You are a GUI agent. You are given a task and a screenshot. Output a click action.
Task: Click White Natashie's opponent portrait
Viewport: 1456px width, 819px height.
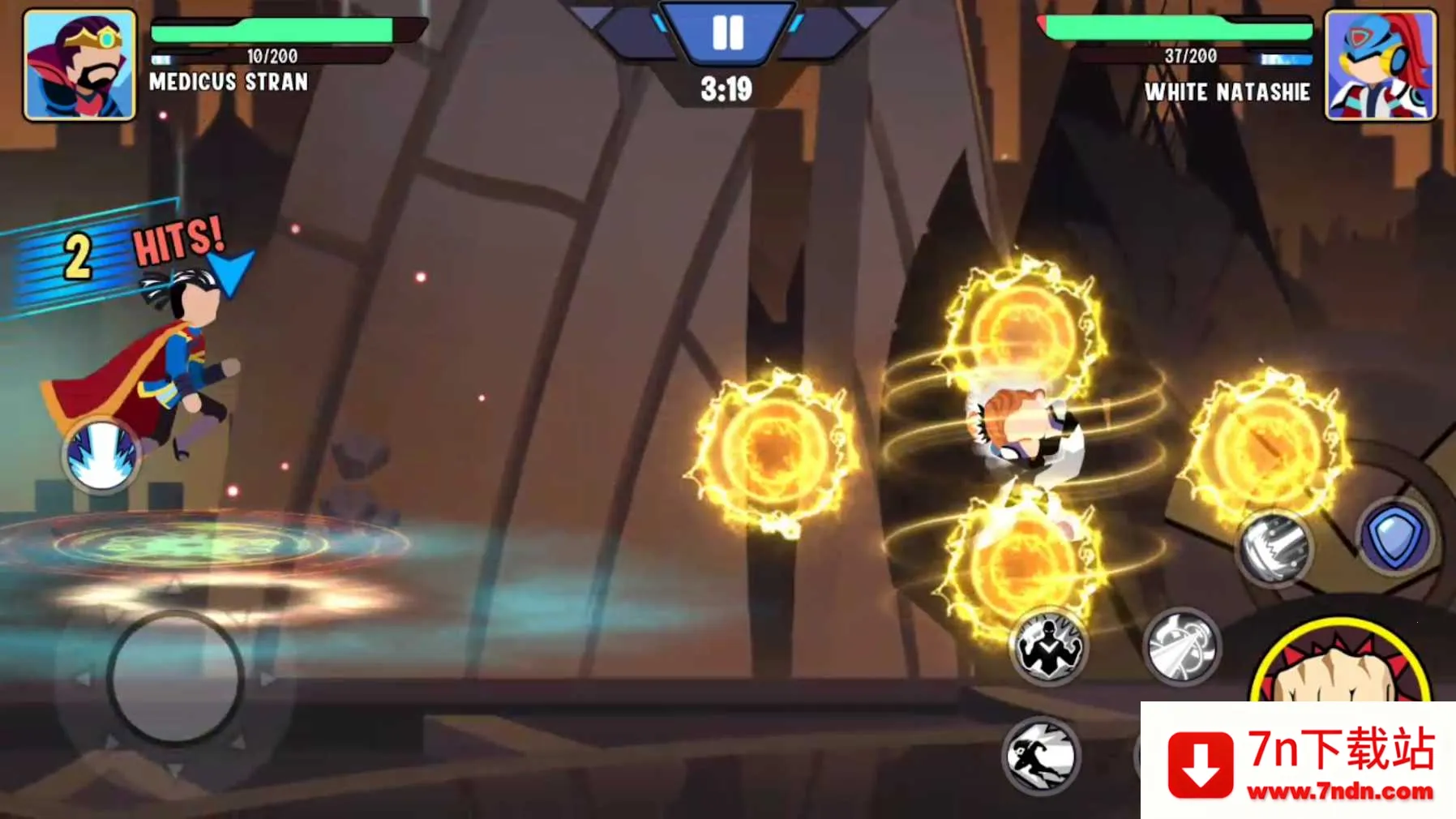pos(1380,65)
